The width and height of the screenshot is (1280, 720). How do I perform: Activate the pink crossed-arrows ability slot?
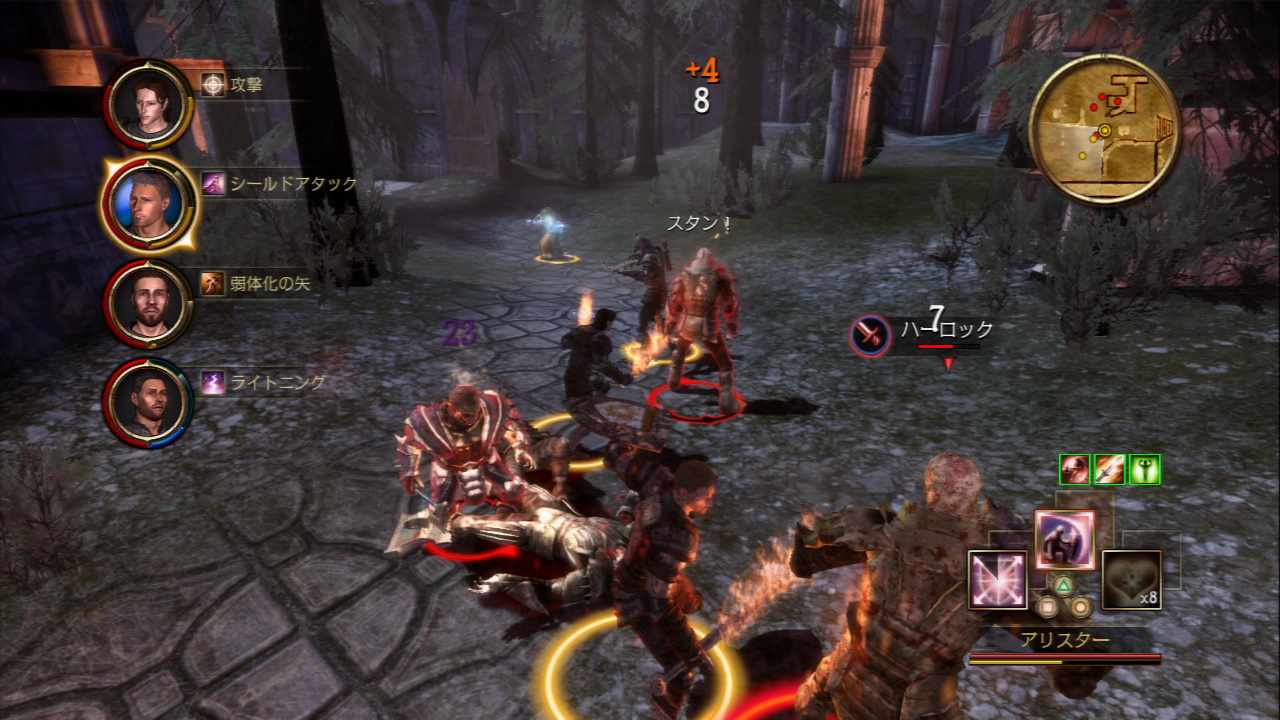pyautogui.click(x=997, y=580)
